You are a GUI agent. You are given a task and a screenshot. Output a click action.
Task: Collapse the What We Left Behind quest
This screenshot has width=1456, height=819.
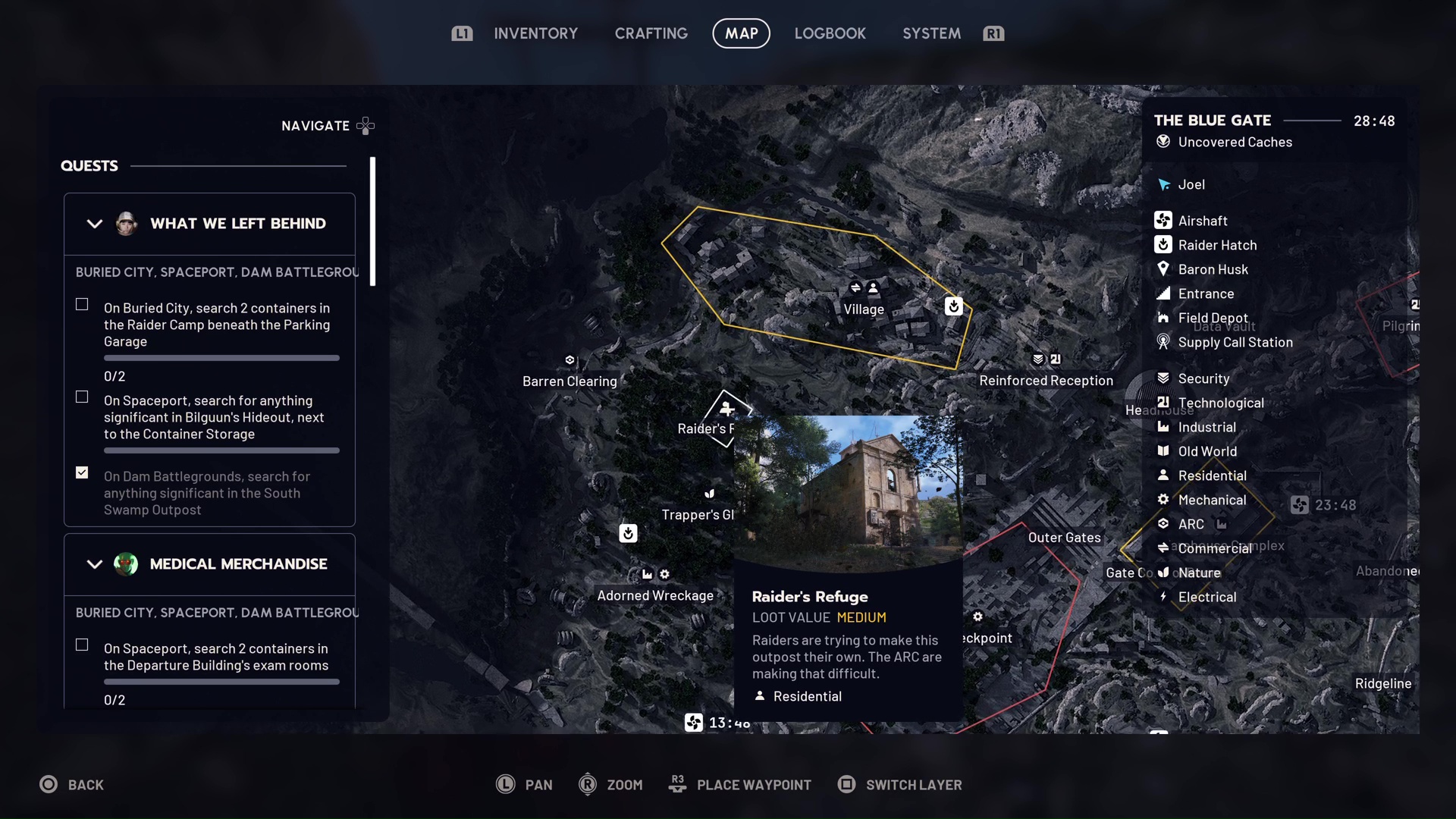(x=94, y=224)
